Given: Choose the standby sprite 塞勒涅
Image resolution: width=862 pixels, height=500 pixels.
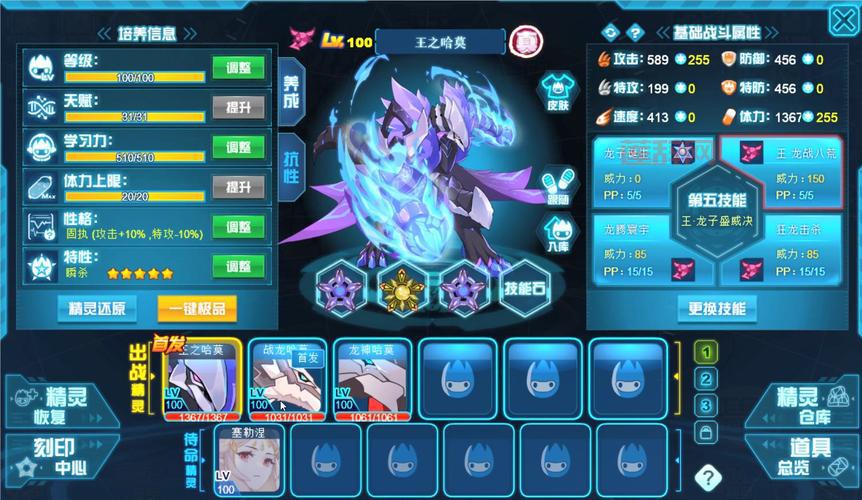Looking at the screenshot, I should (x=248, y=460).
